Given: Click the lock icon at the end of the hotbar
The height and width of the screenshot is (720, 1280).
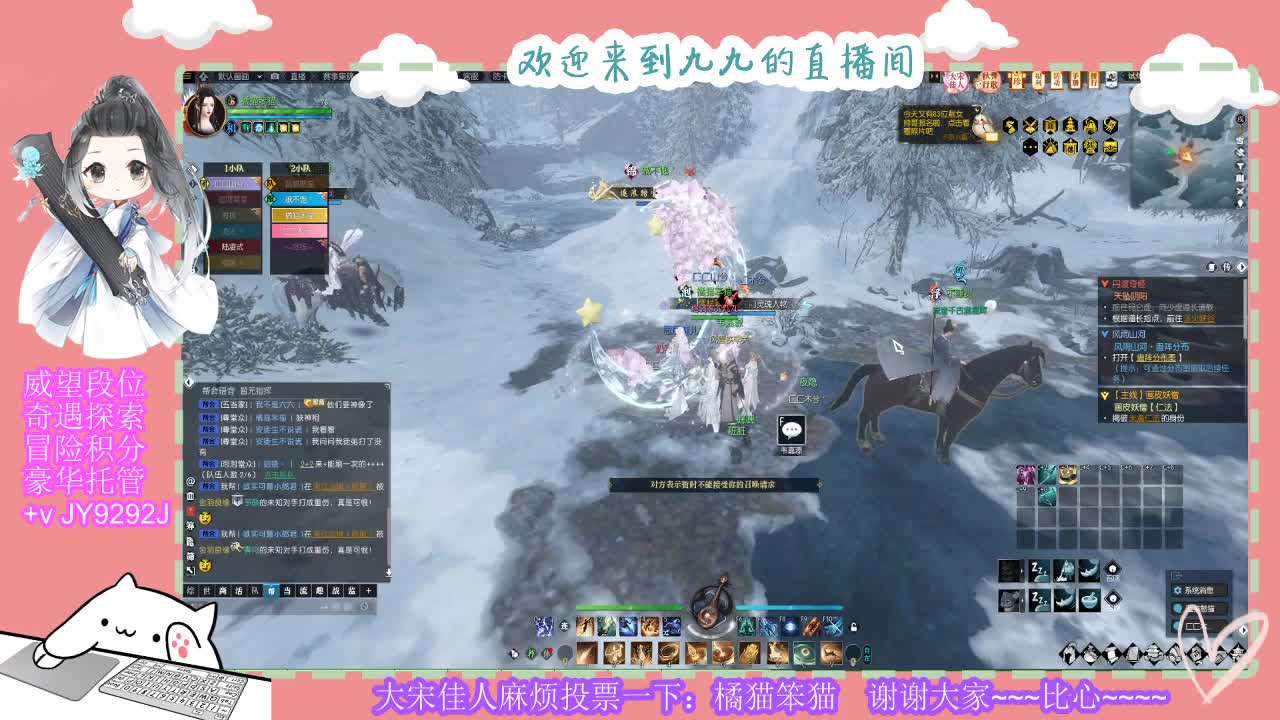Looking at the screenshot, I should (x=852, y=625).
